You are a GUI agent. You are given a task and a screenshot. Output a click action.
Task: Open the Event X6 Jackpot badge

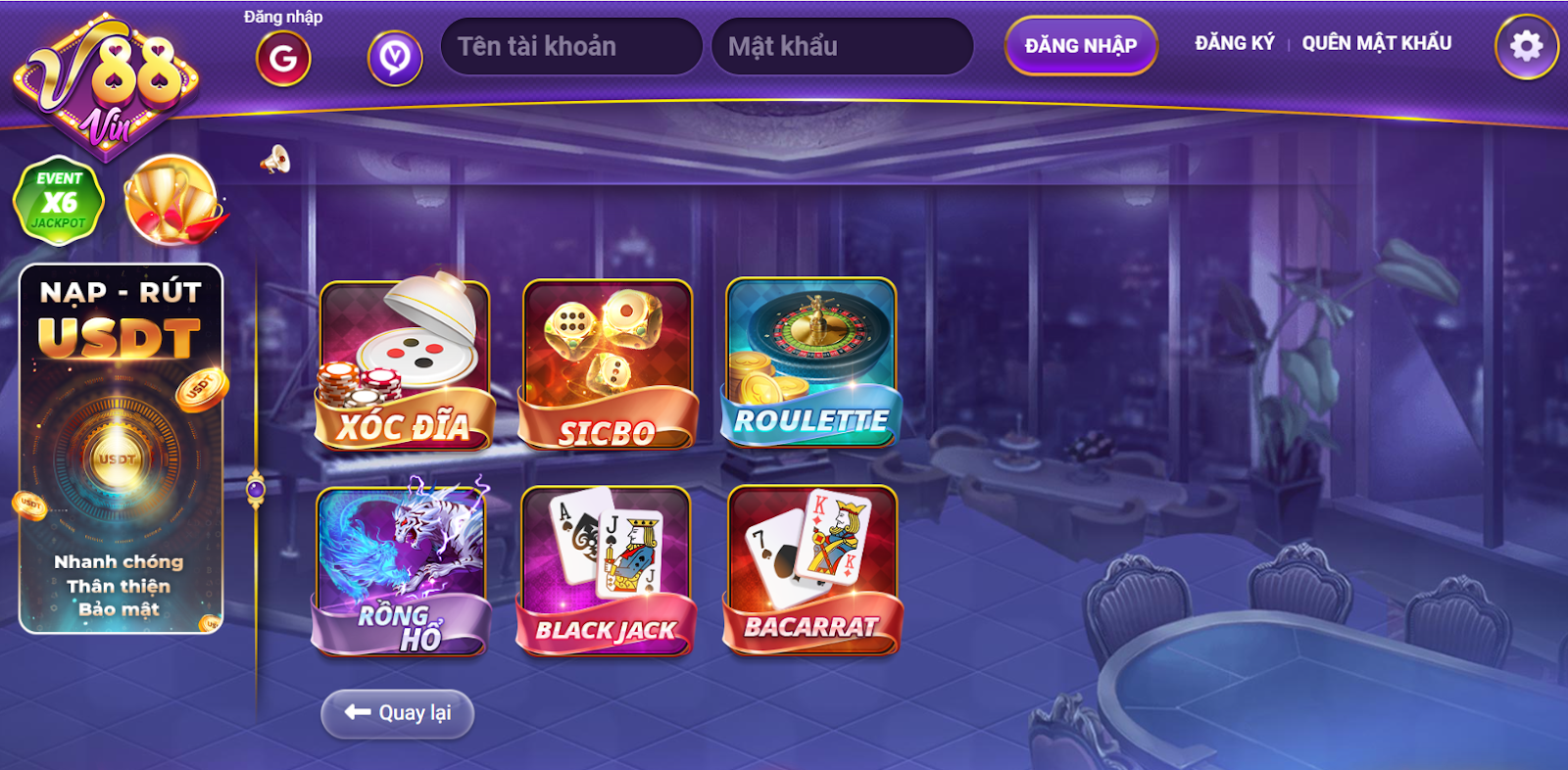(59, 201)
